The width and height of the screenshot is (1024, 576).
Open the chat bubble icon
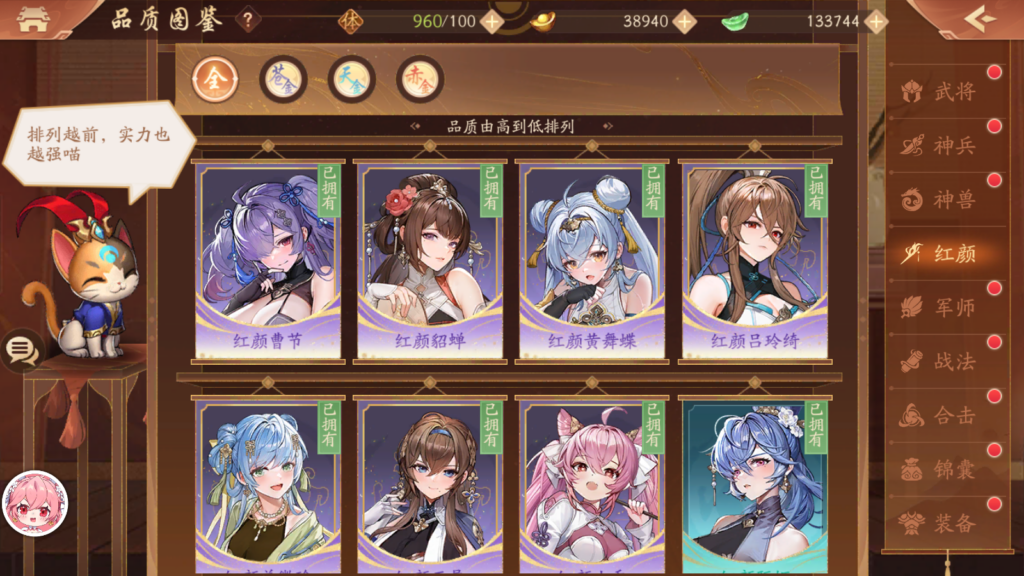(x=22, y=350)
